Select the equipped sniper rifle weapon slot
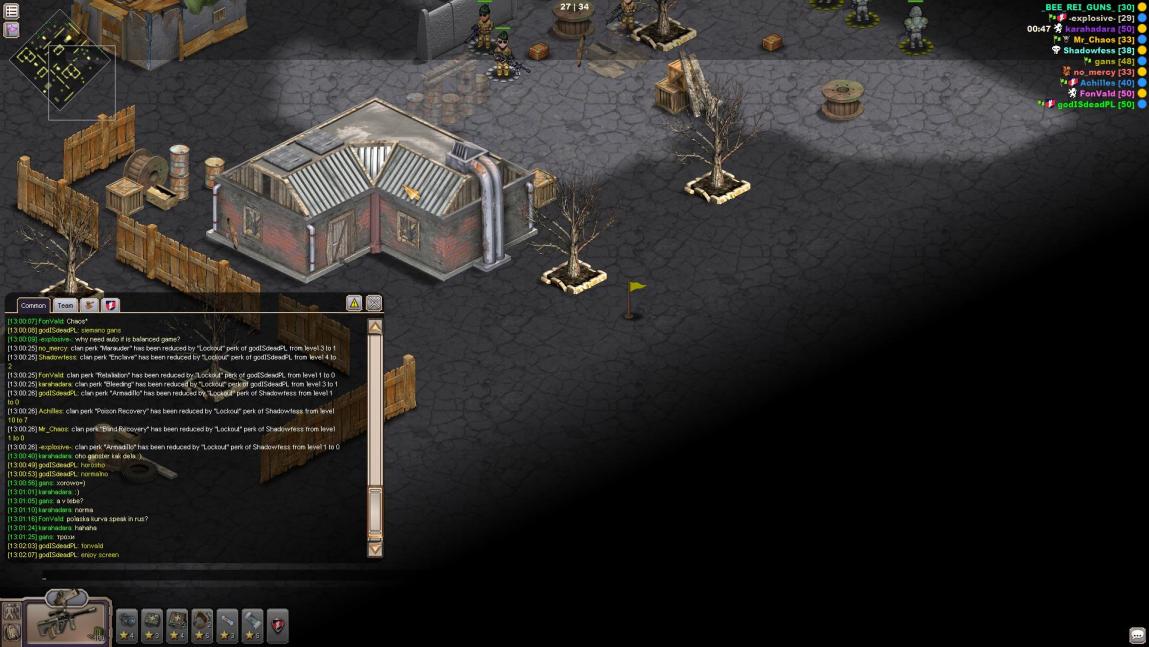 click(67, 620)
